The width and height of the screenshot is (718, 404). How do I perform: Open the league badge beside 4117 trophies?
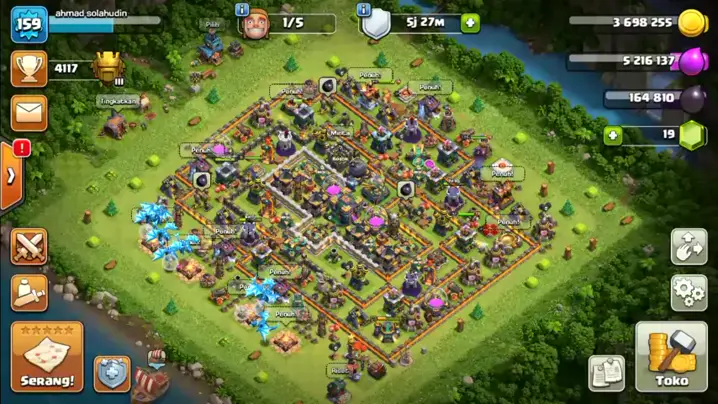(107, 68)
